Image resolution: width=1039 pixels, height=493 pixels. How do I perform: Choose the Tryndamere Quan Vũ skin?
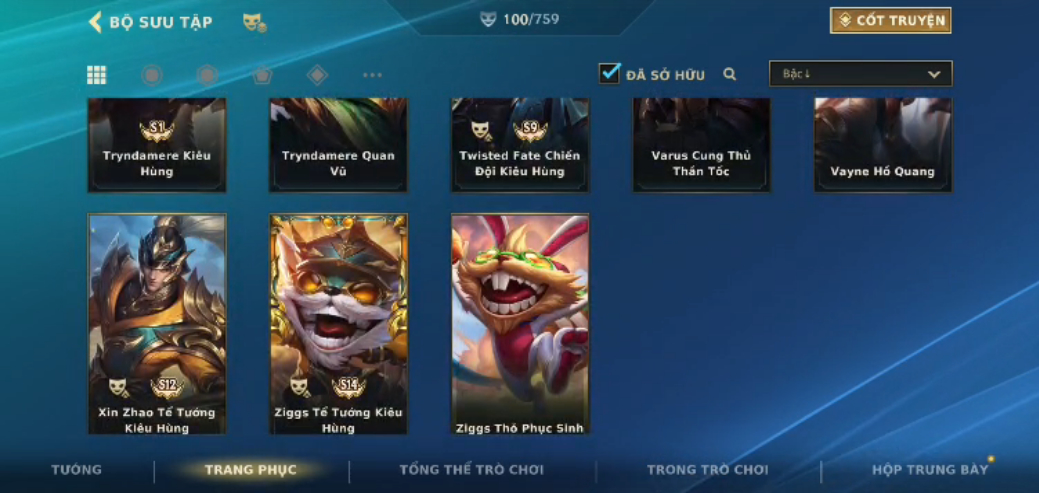tap(338, 145)
